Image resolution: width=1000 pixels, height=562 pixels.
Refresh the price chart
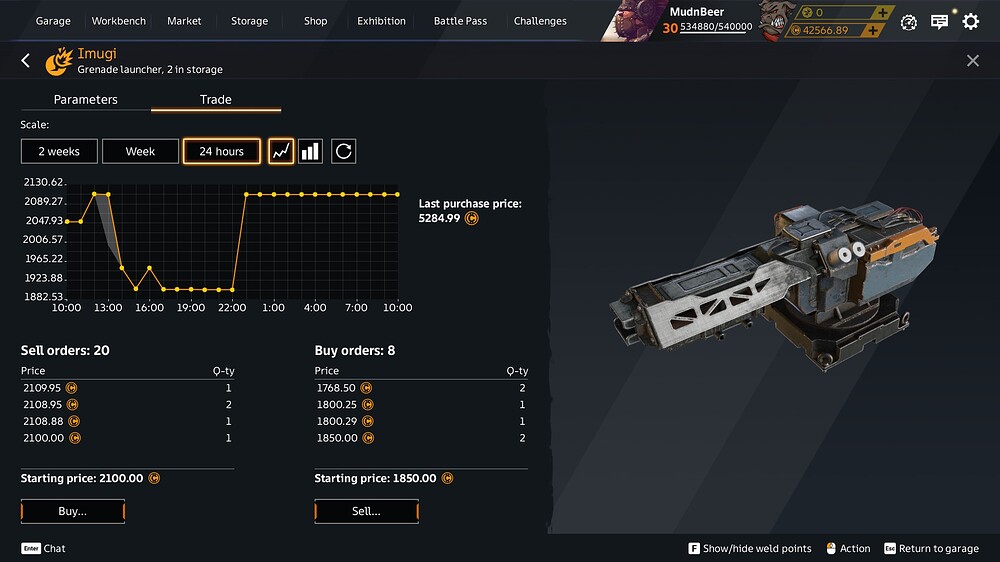[x=343, y=151]
